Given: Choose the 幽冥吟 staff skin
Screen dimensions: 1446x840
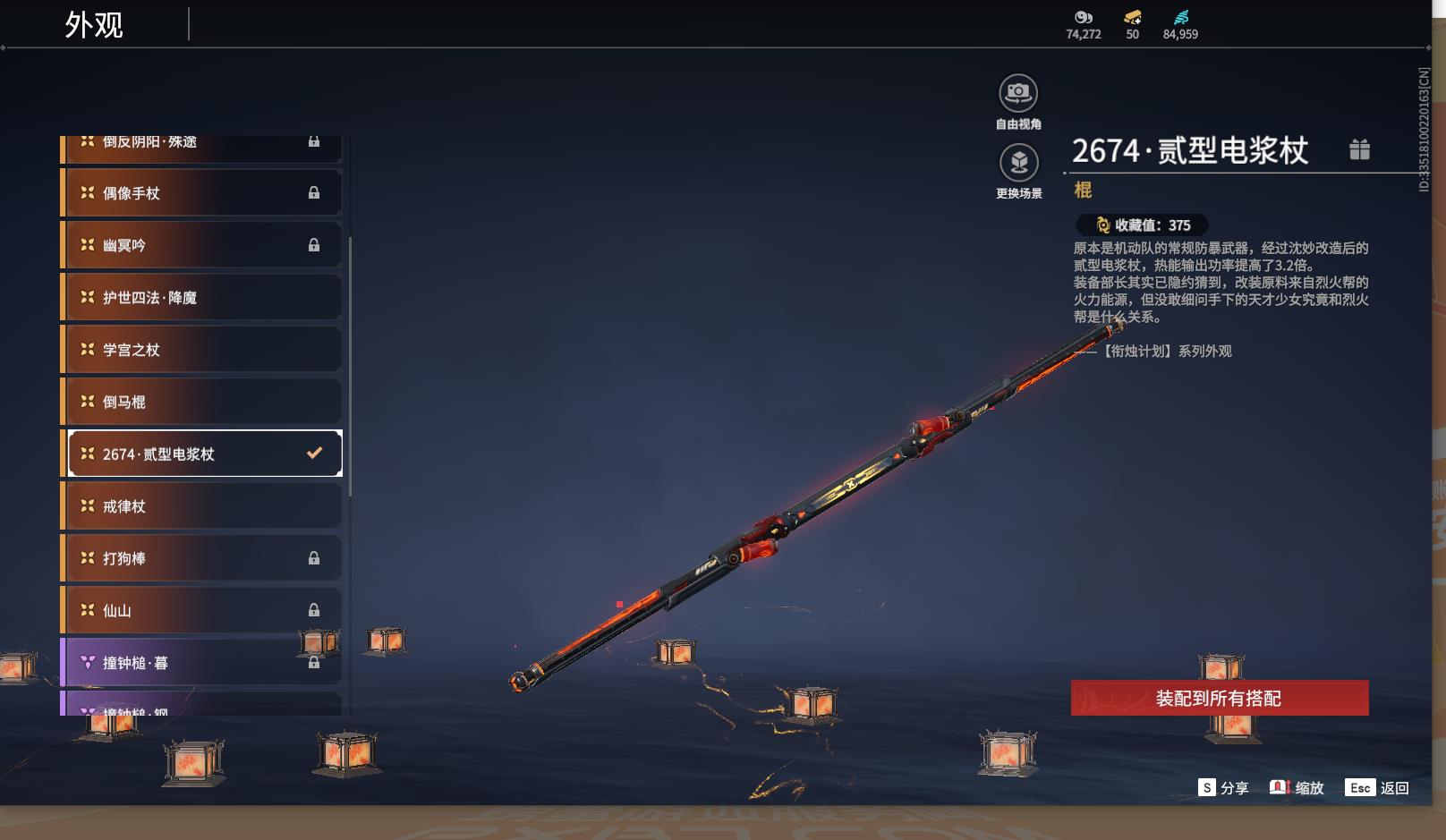Looking at the screenshot, I should tap(202, 245).
